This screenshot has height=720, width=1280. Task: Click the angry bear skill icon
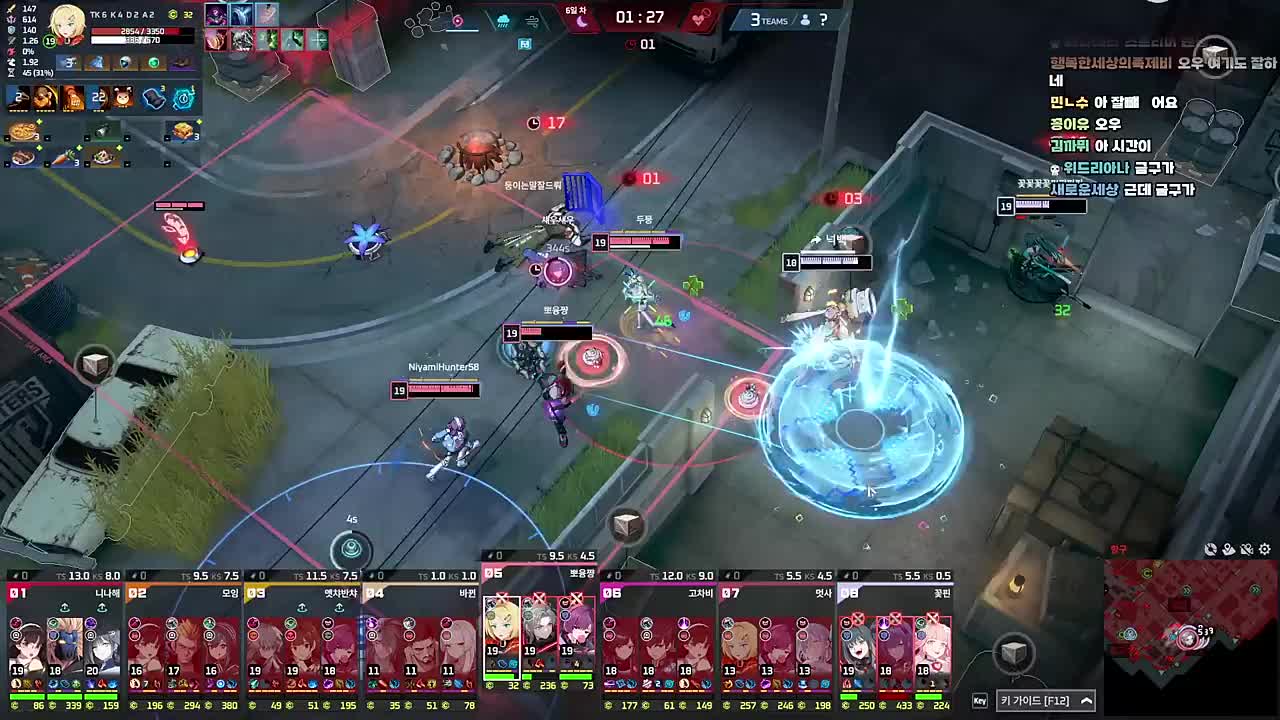122,98
